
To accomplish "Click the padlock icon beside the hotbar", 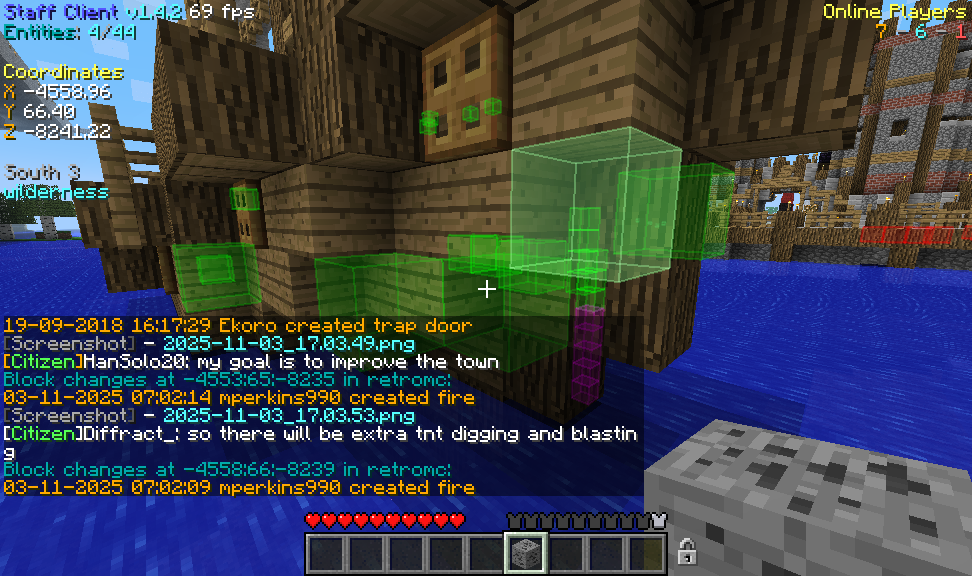I will point(687,550).
